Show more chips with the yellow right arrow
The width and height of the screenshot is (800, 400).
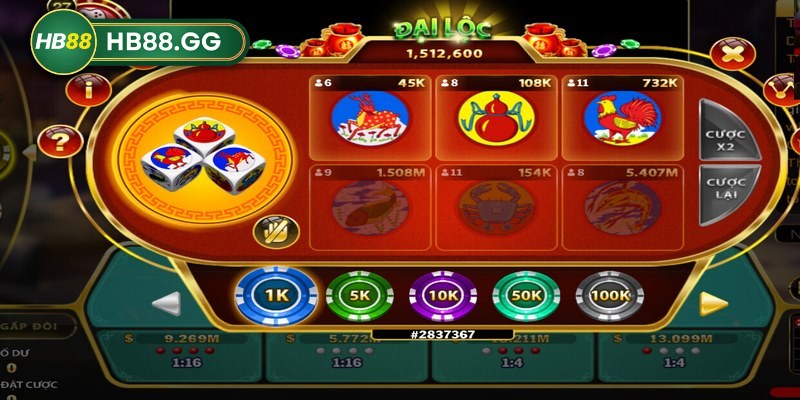(x=712, y=303)
